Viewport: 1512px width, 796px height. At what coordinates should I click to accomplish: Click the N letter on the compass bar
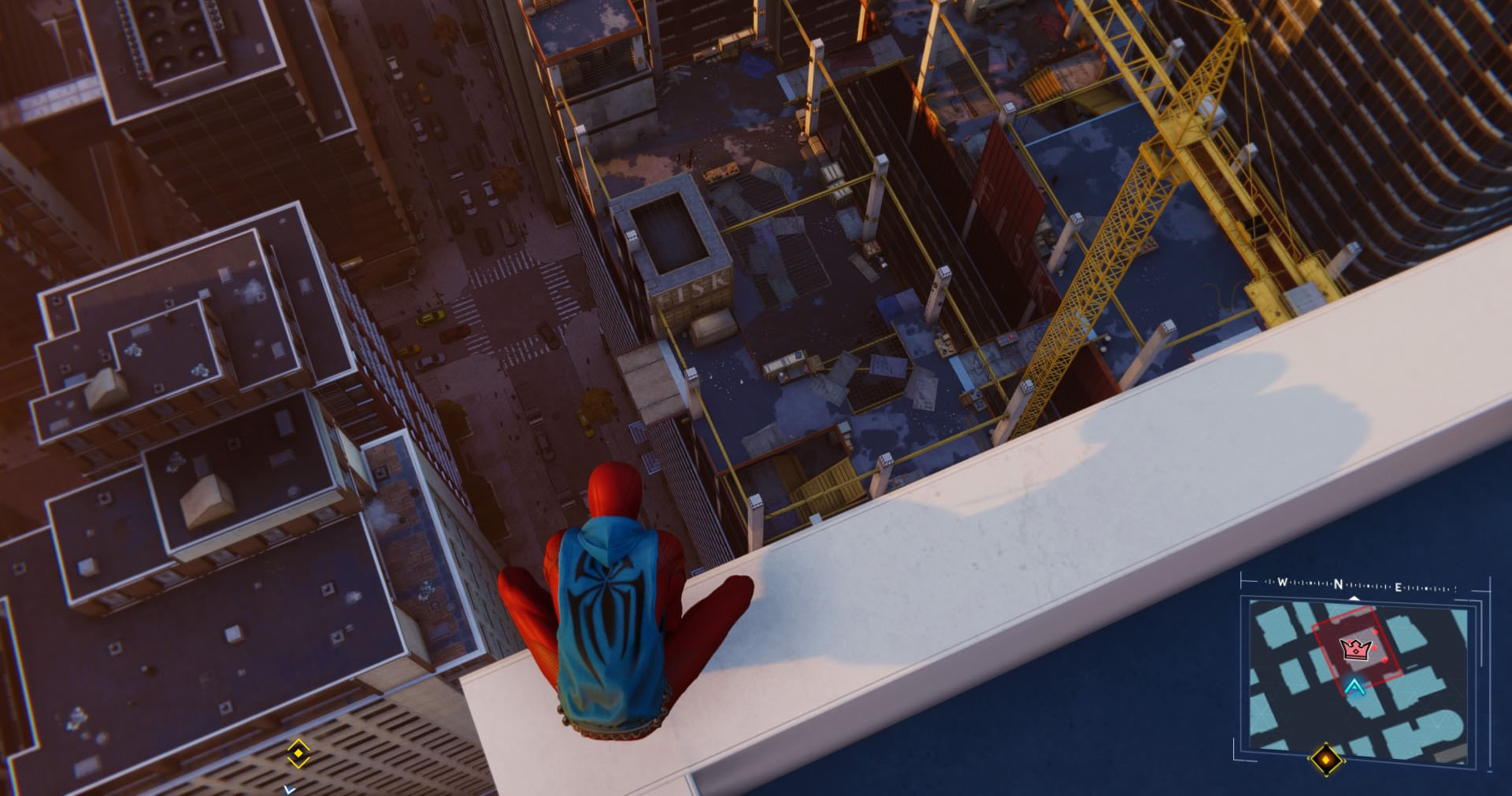(x=1338, y=585)
